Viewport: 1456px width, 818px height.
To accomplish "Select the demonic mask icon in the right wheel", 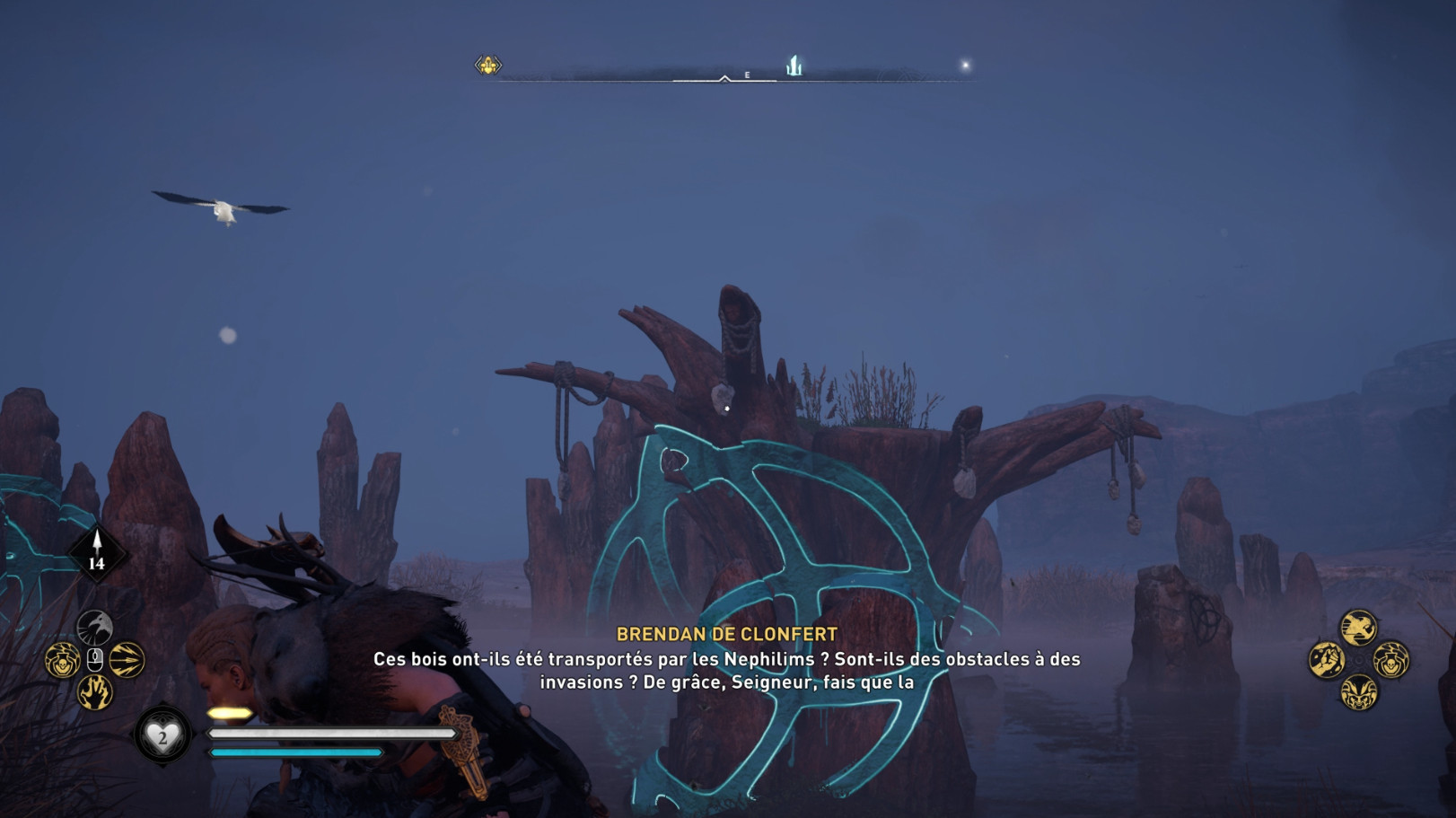I will pyautogui.click(x=1359, y=691).
